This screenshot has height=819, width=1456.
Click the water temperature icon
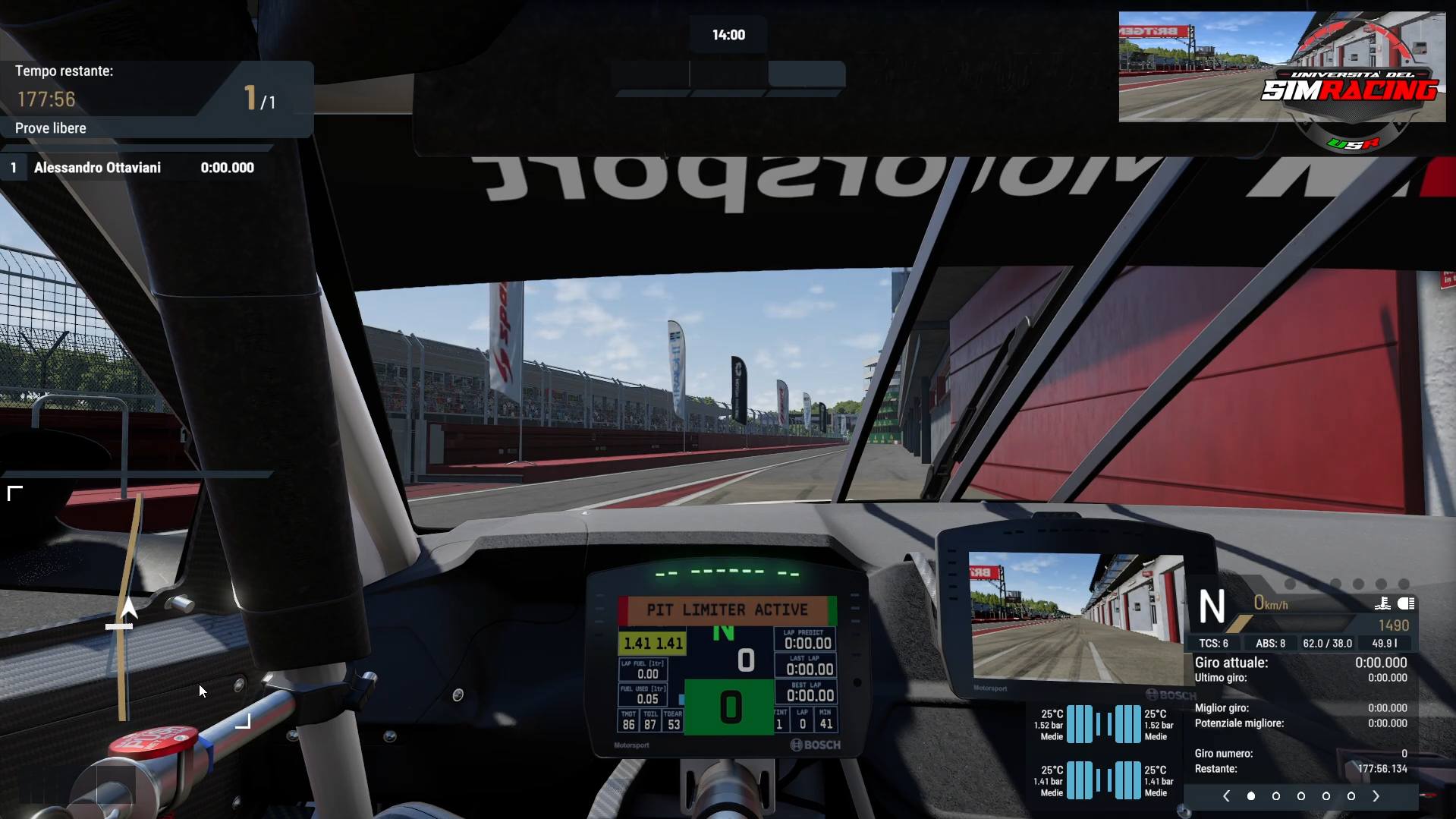(1382, 604)
